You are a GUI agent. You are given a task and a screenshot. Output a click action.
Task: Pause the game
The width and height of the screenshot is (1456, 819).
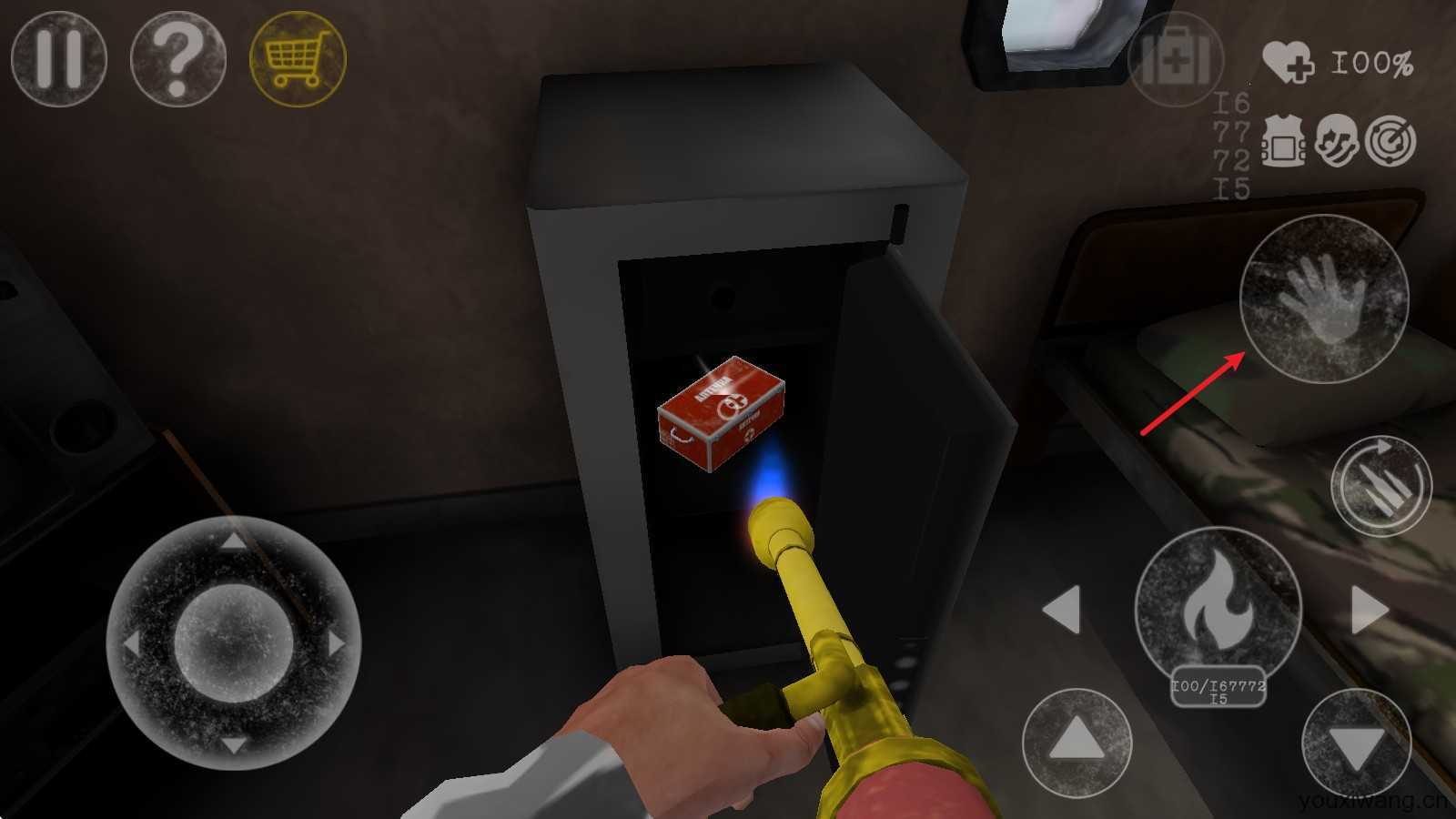tap(59, 60)
